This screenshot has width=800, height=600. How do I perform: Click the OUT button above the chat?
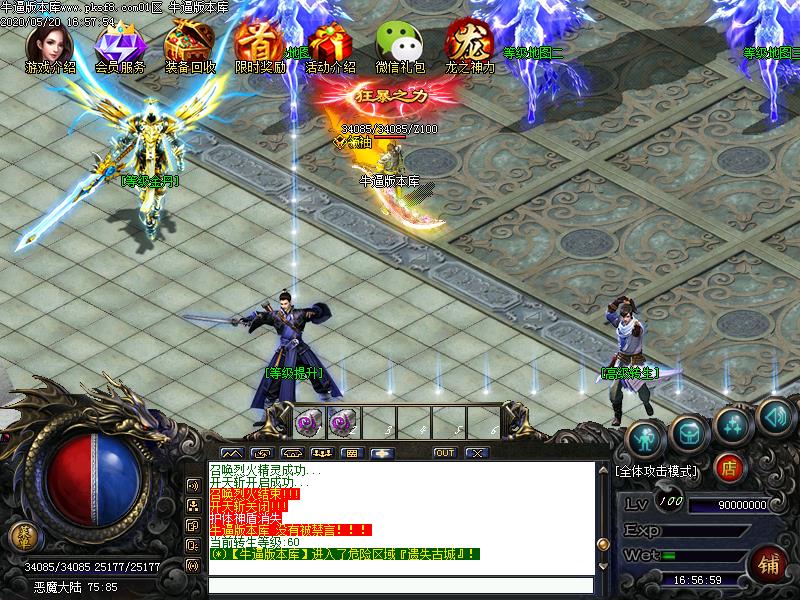(445, 453)
